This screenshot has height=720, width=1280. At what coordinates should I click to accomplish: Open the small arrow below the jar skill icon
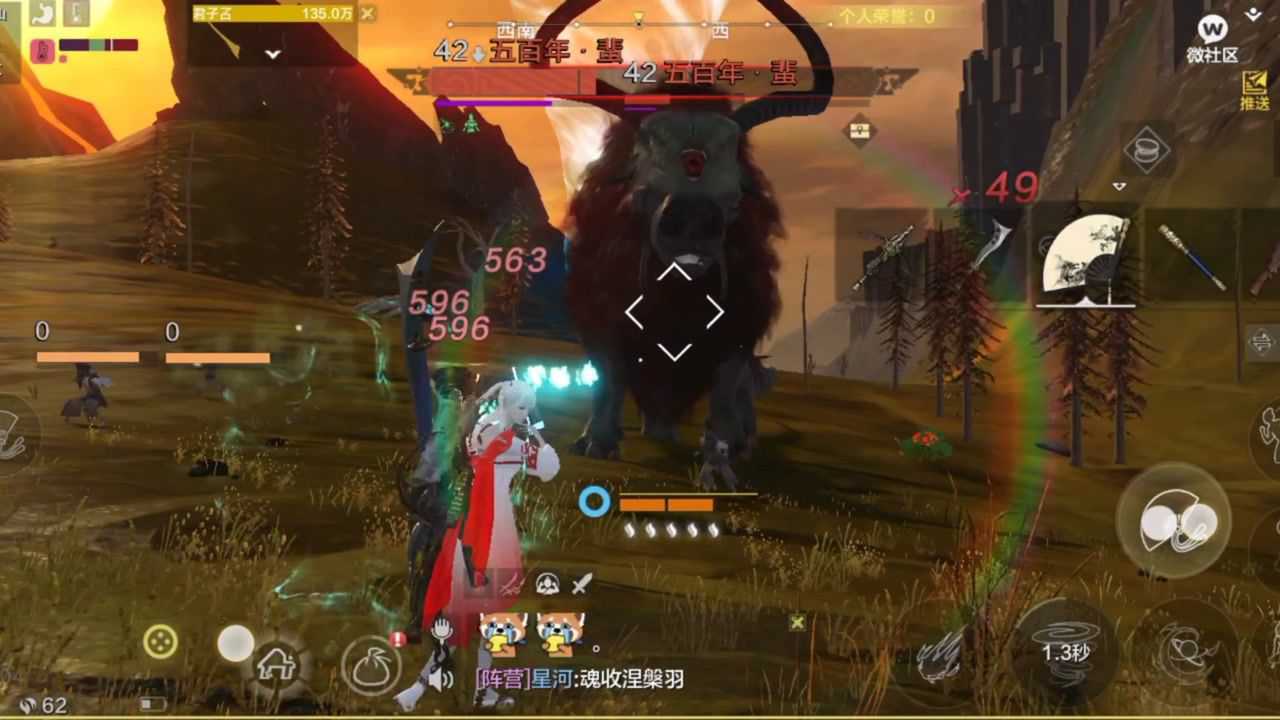[x=1119, y=186]
